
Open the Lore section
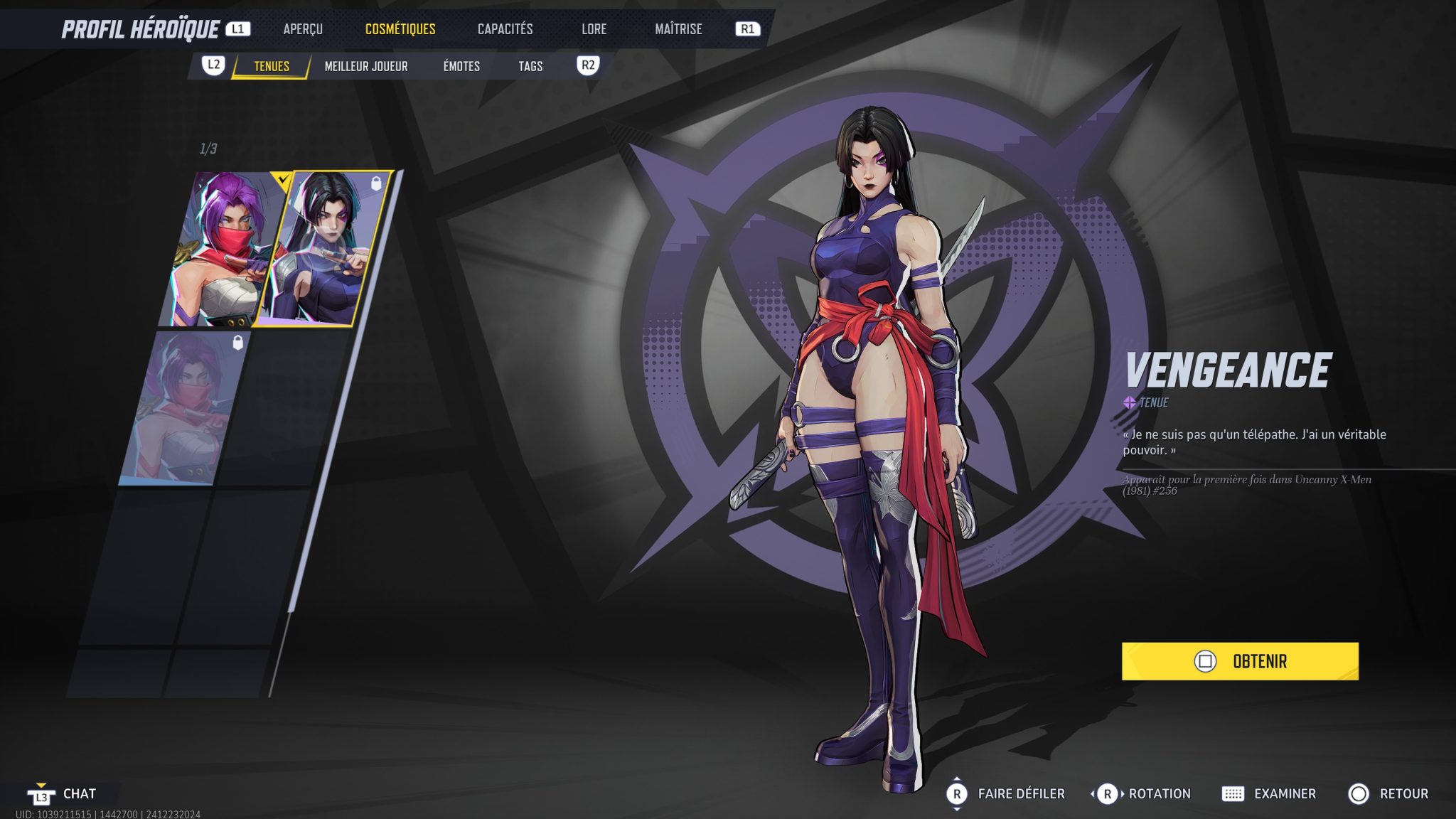point(594,29)
